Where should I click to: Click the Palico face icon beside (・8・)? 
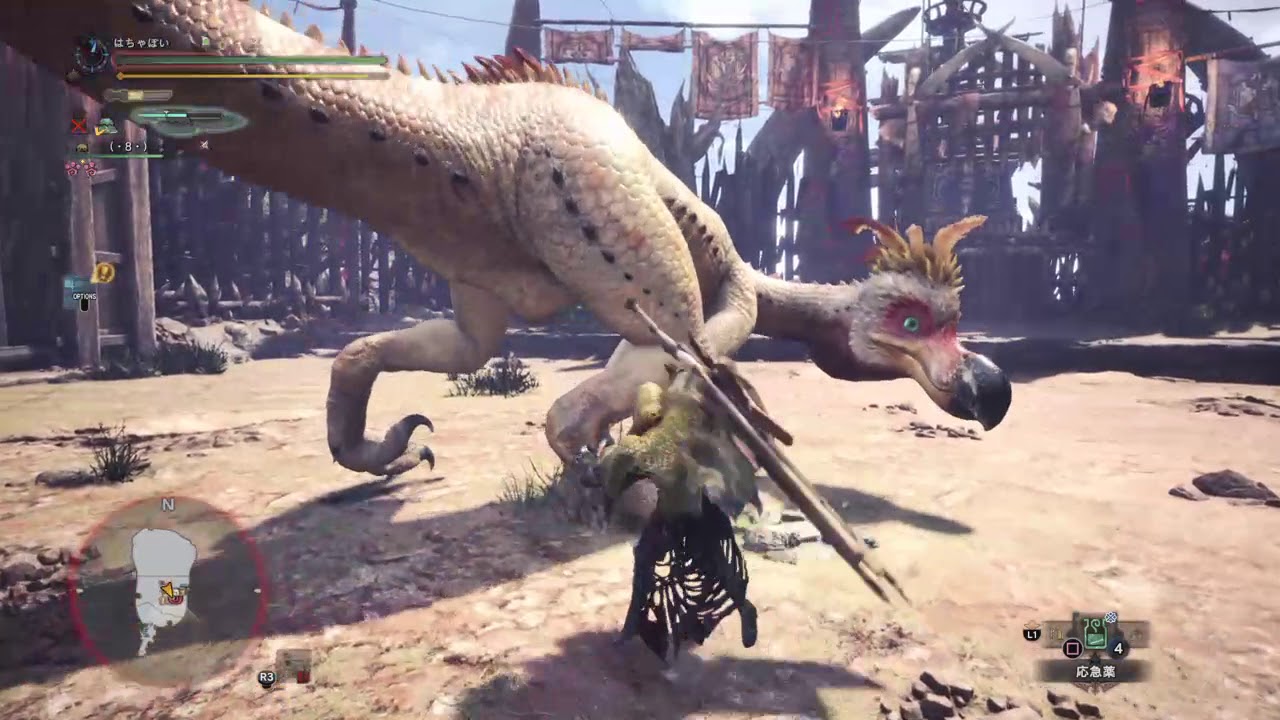click(x=82, y=147)
